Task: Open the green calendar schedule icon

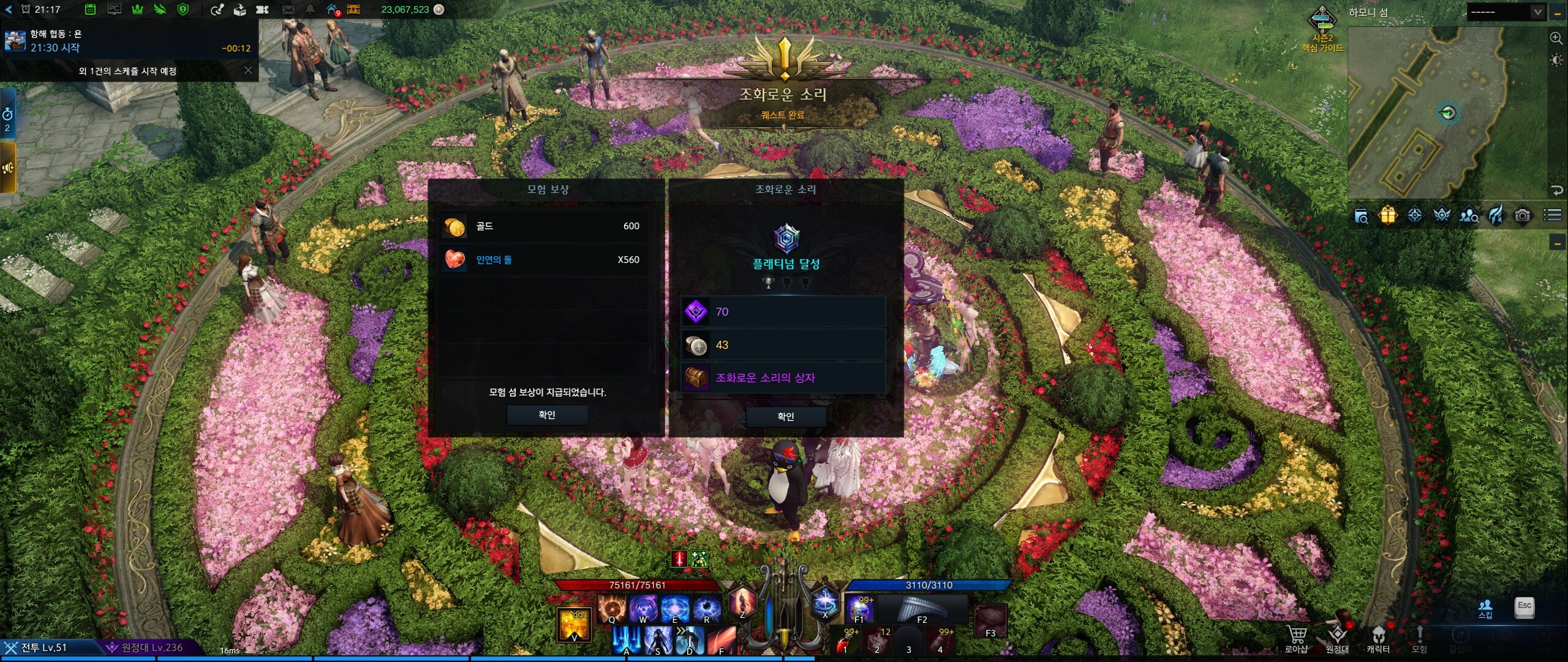Action: [90, 9]
